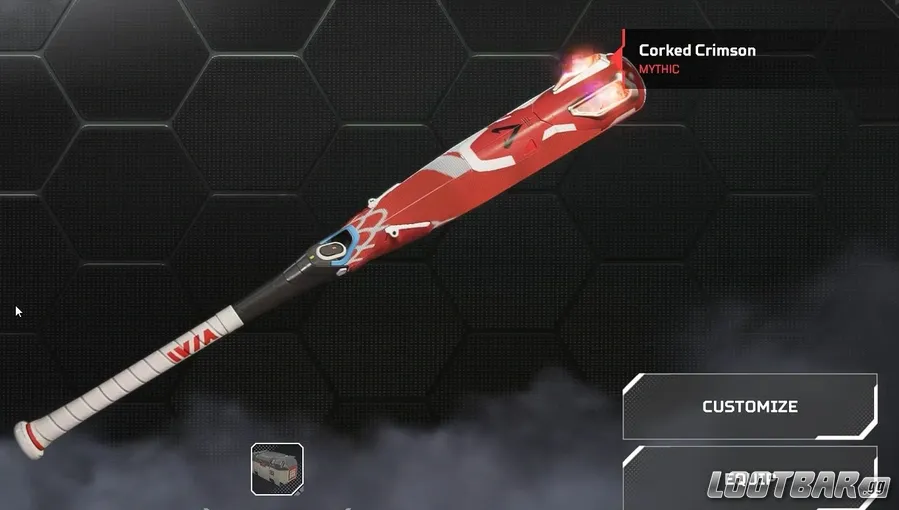Select the loot crate thumbnail

point(277,468)
